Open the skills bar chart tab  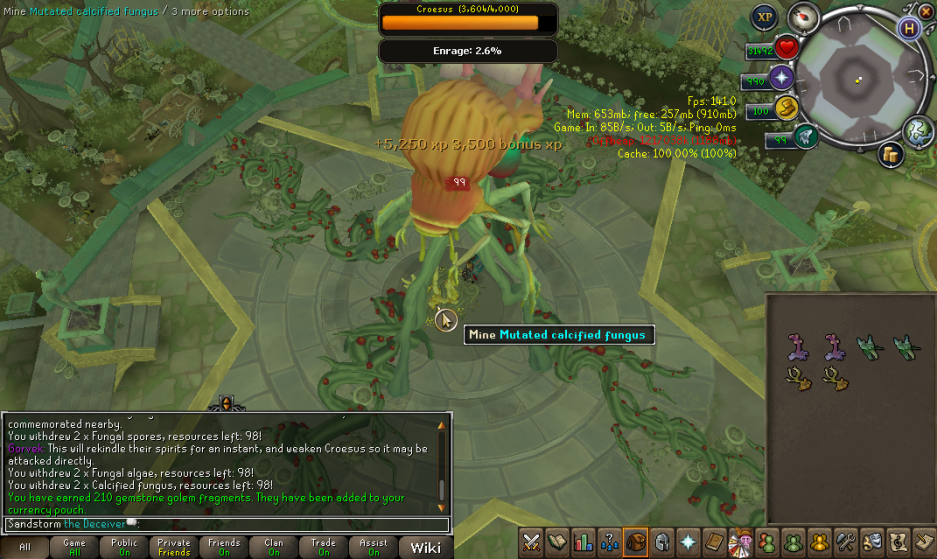(x=584, y=543)
